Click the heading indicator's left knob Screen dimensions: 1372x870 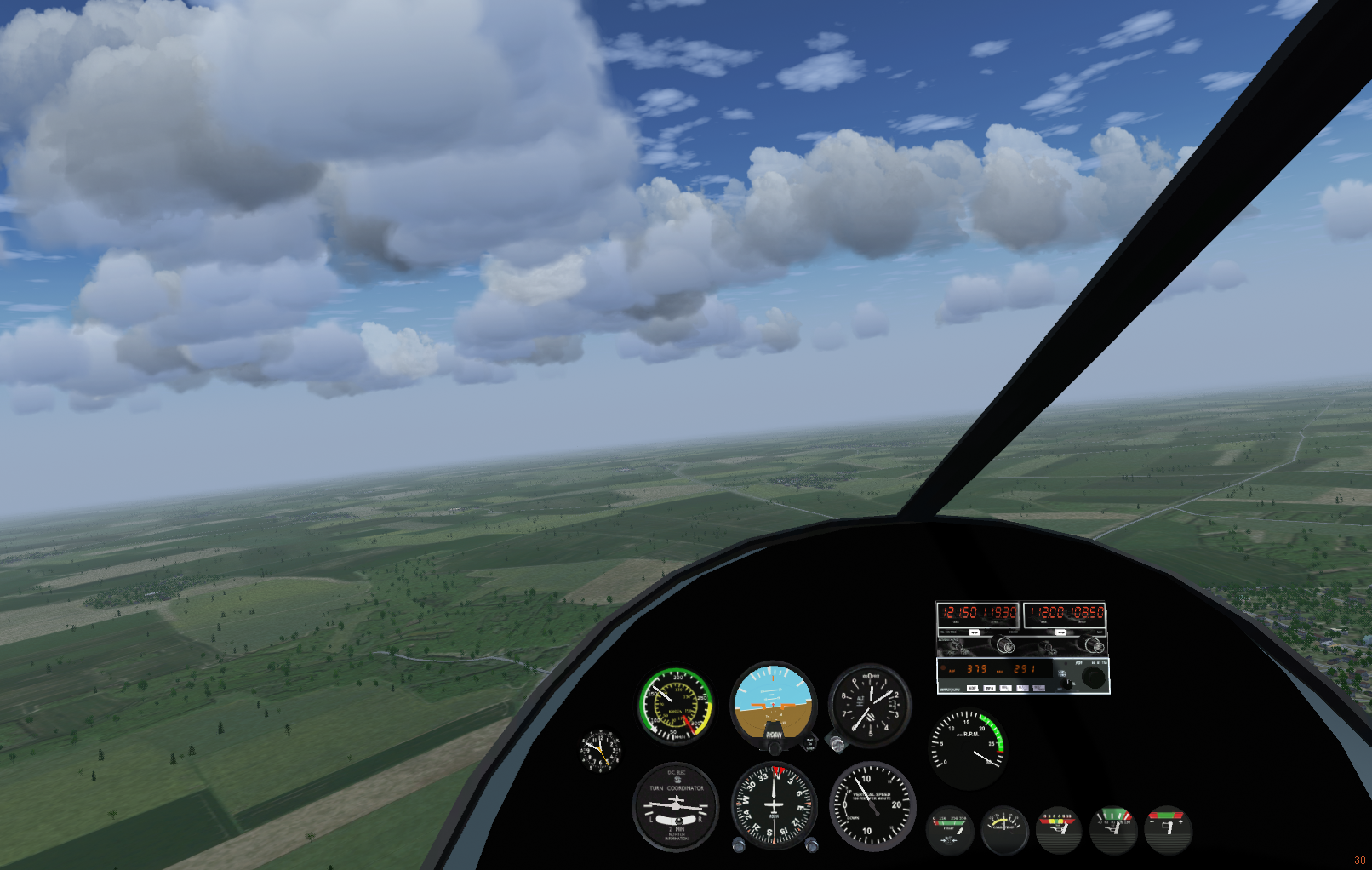click(739, 845)
